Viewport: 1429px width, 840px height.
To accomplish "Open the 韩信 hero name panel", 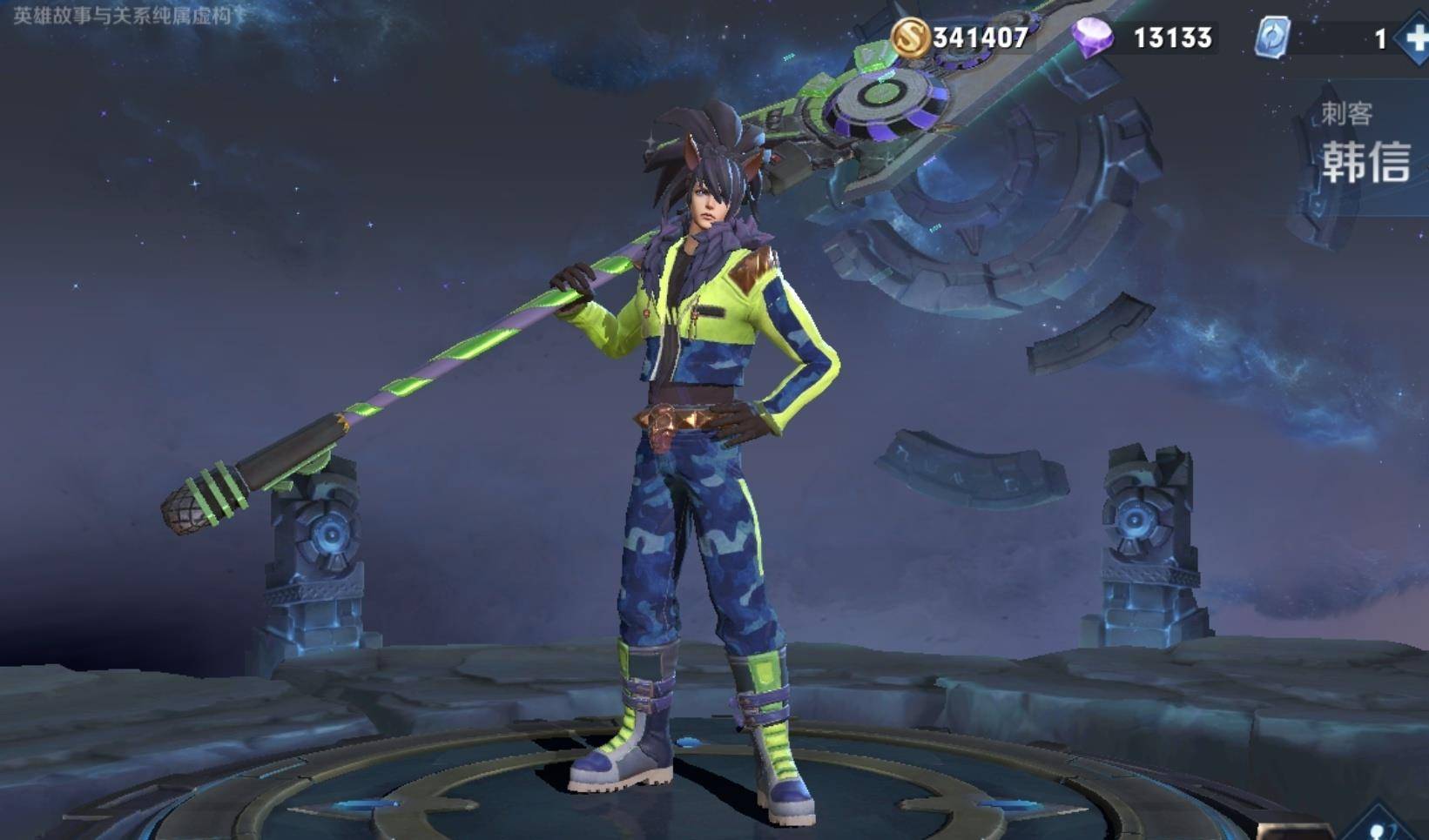I will (x=1365, y=161).
